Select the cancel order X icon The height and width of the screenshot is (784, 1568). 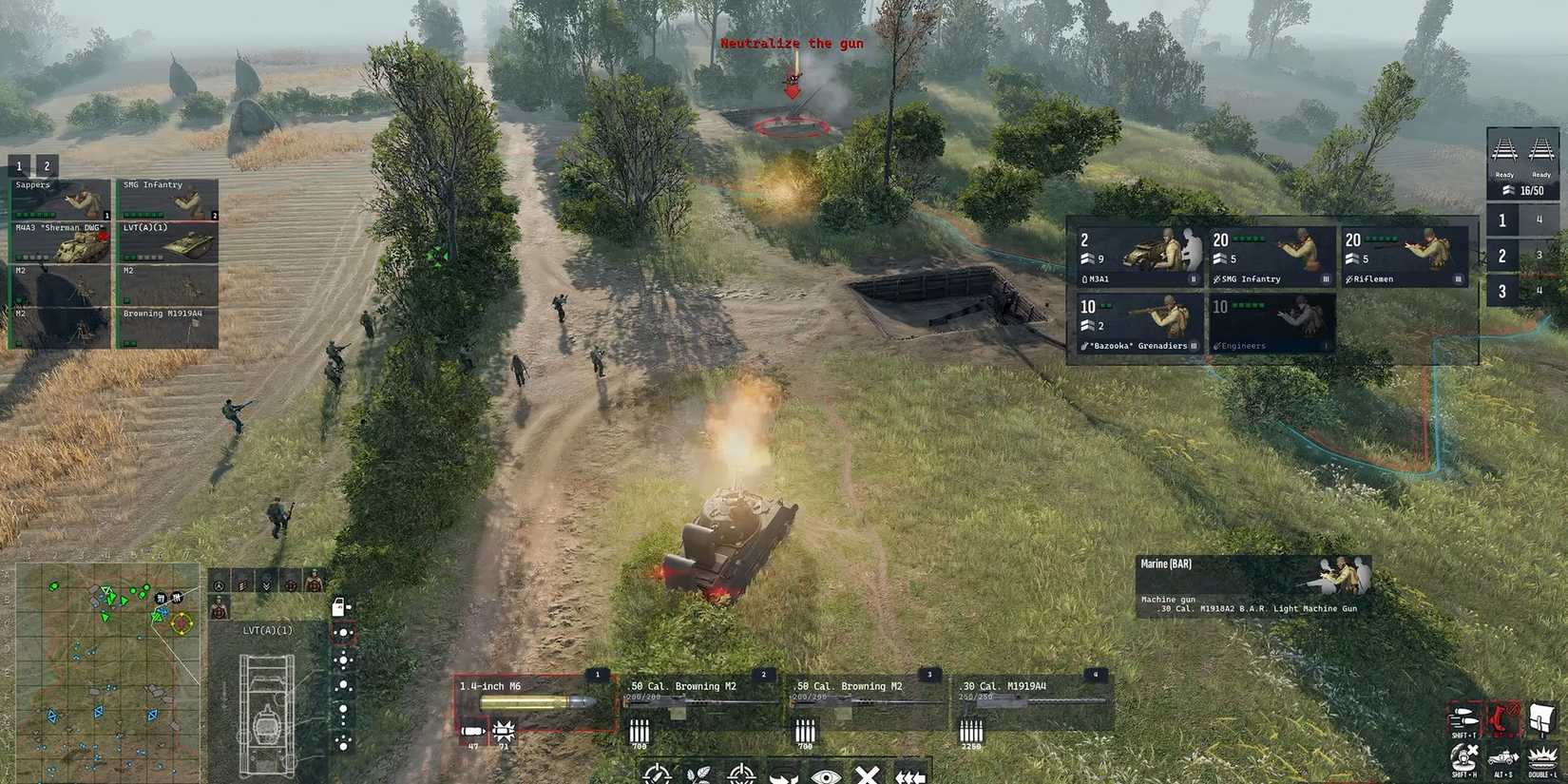[x=867, y=776]
